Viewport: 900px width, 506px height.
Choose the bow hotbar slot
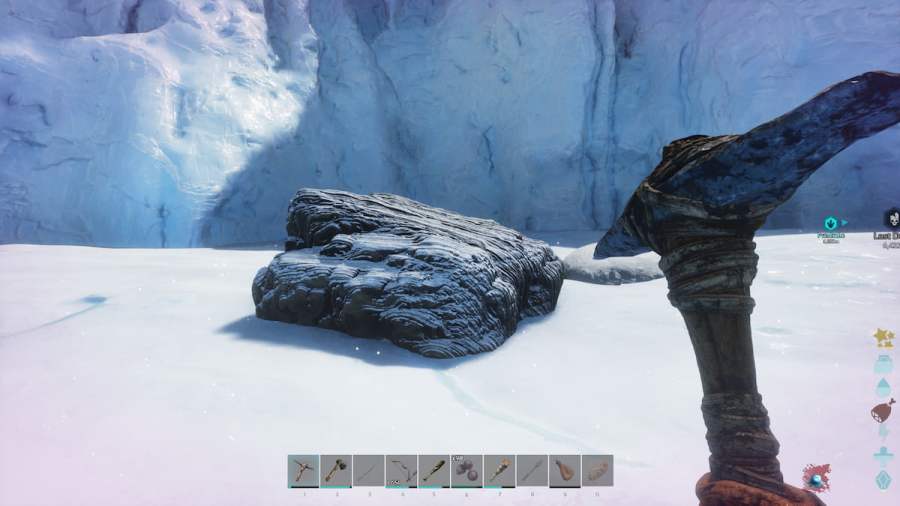pyautogui.click(x=401, y=470)
